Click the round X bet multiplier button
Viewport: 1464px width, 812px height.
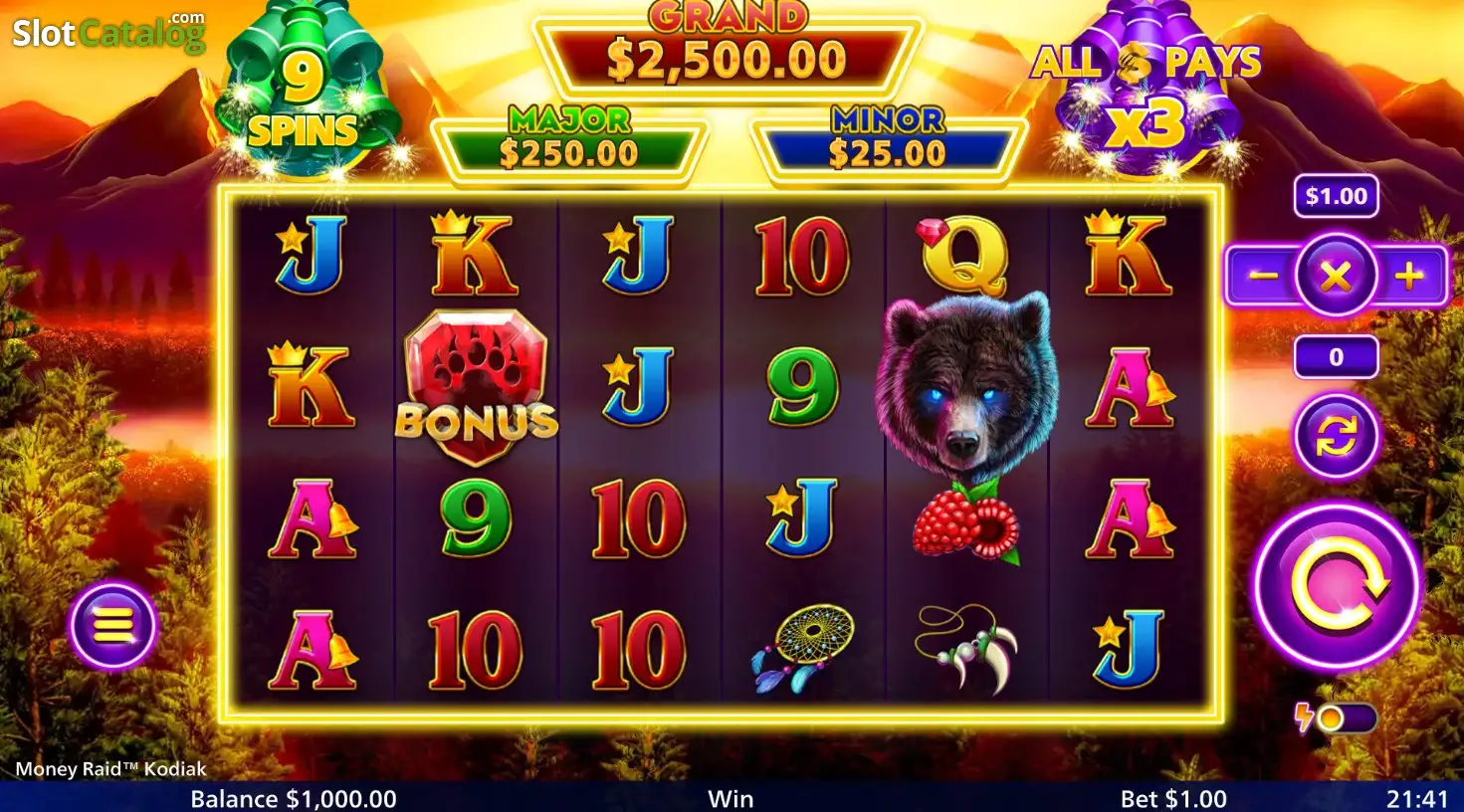[1336, 276]
